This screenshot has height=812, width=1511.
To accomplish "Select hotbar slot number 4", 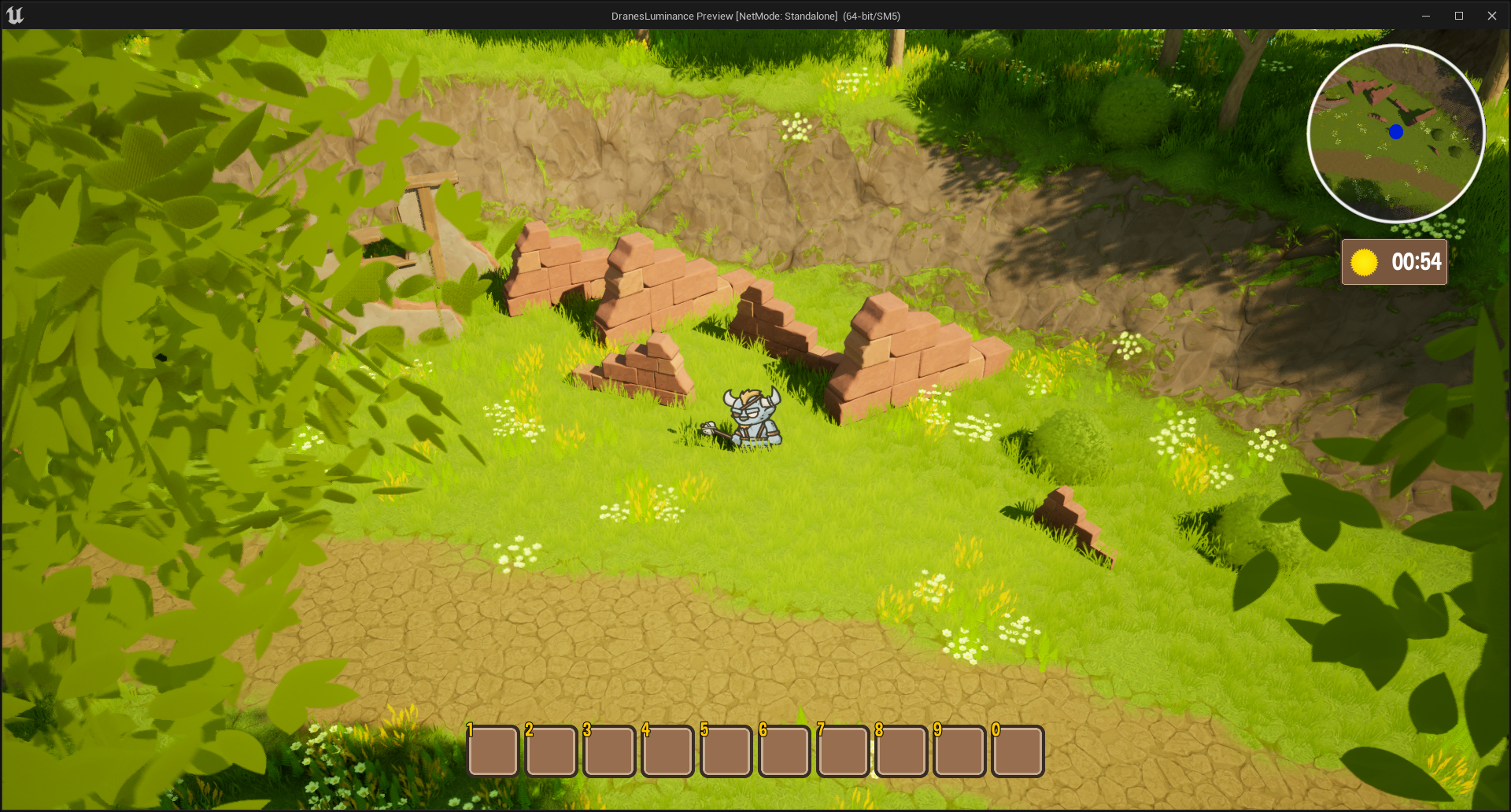I will click(667, 751).
